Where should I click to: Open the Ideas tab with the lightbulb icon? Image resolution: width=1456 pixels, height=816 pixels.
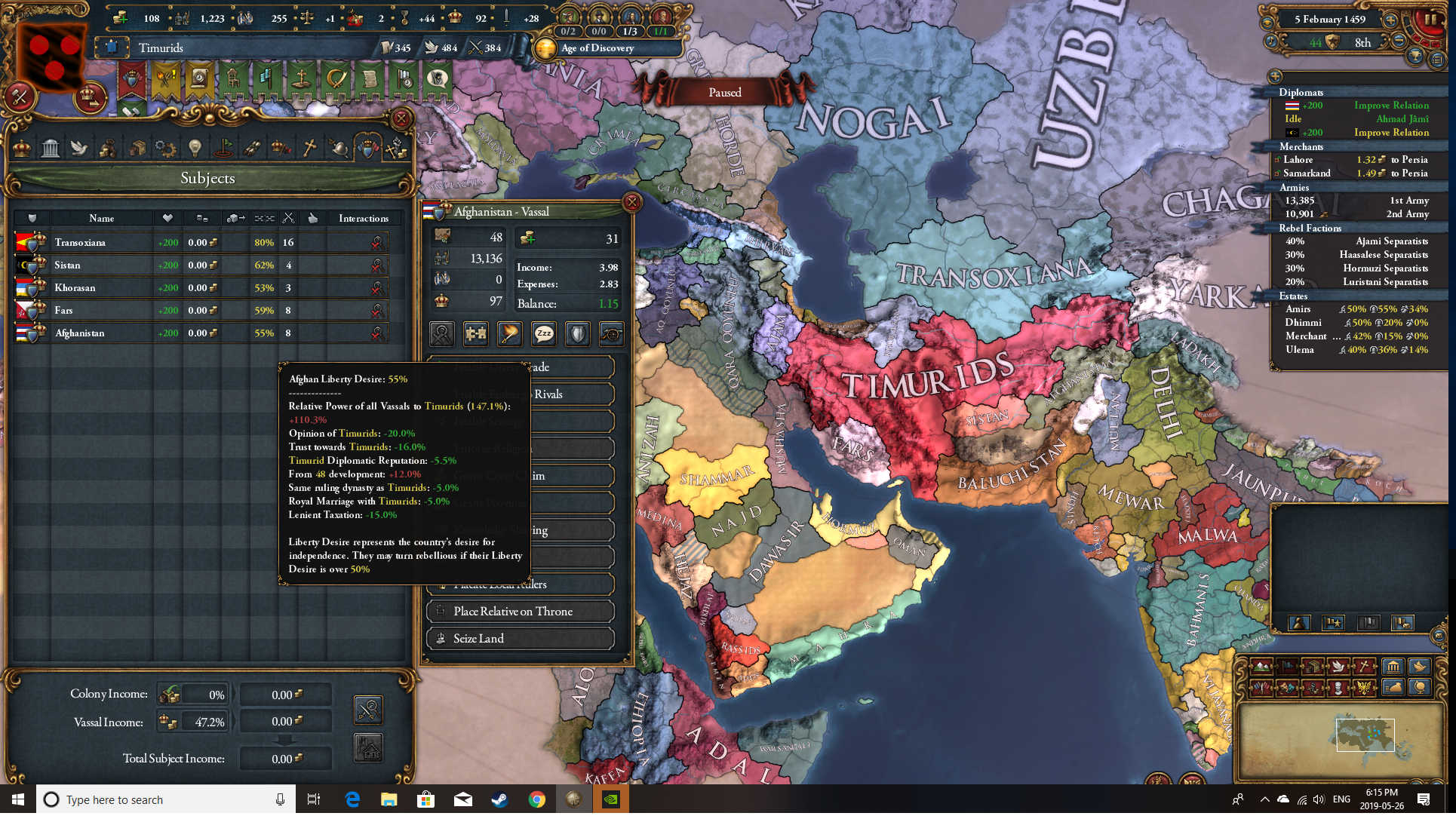pyautogui.click(x=194, y=148)
